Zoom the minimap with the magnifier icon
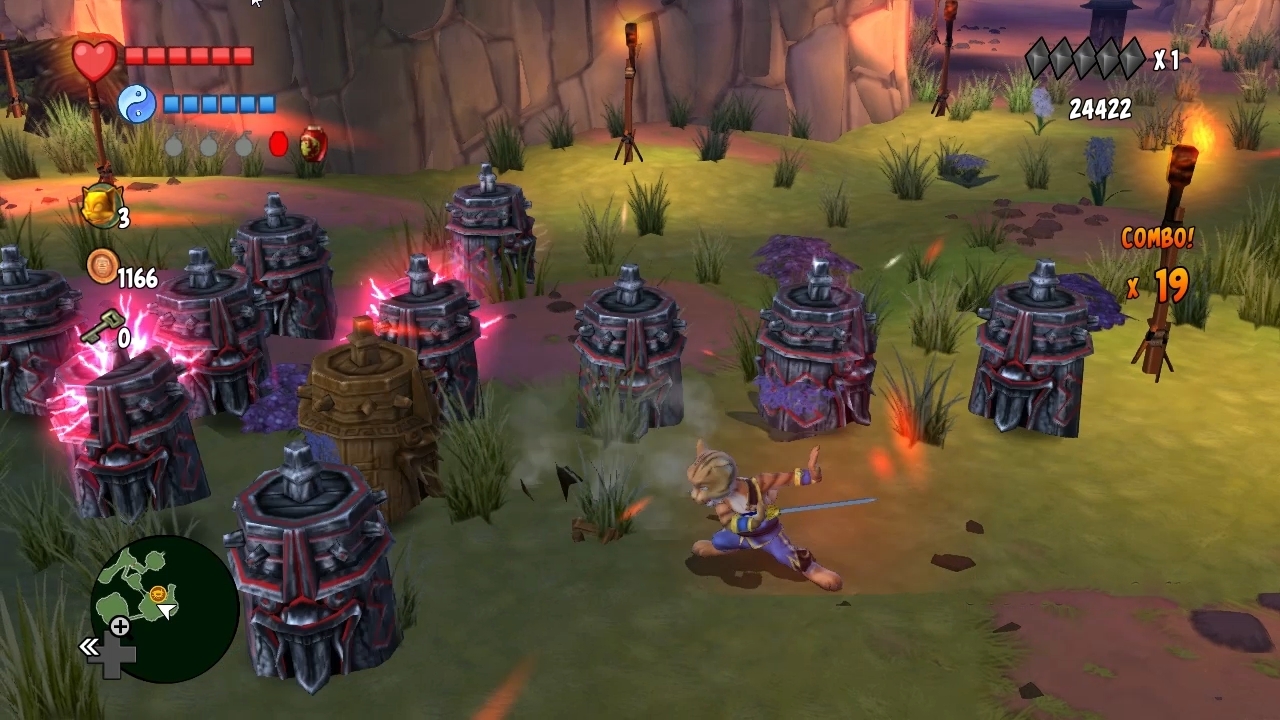The height and width of the screenshot is (720, 1280). [x=119, y=627]
